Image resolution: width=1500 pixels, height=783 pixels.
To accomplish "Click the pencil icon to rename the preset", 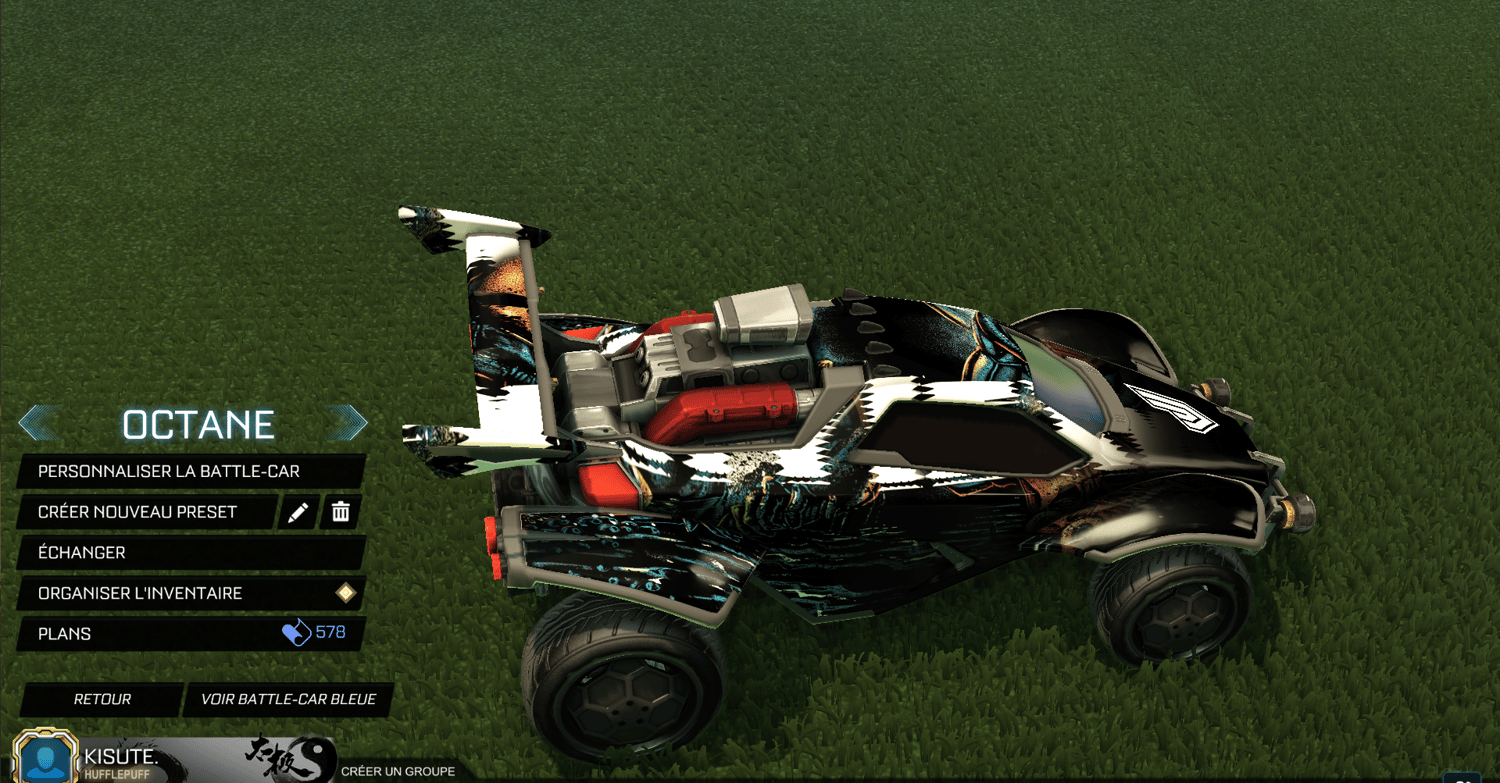I will [299, 512].
